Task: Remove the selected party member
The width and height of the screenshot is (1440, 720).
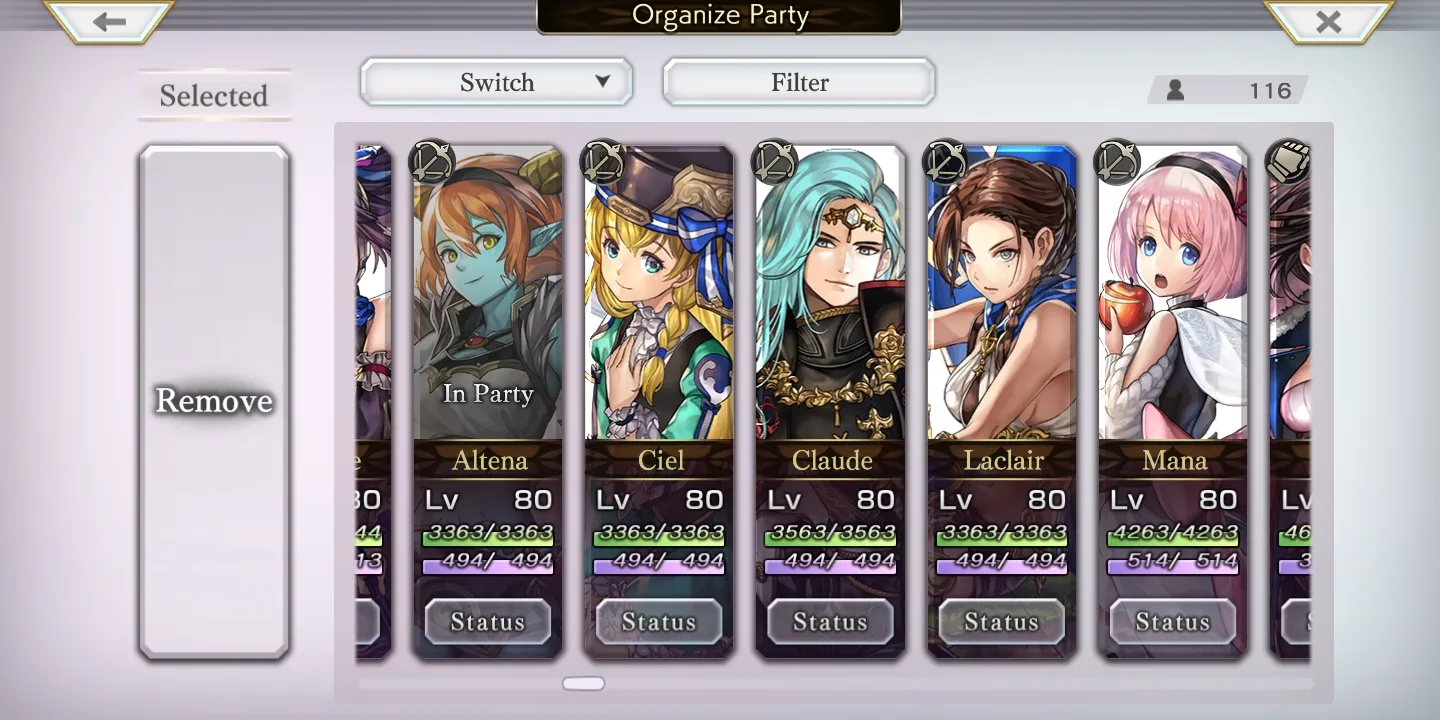Action: [214, 401]
